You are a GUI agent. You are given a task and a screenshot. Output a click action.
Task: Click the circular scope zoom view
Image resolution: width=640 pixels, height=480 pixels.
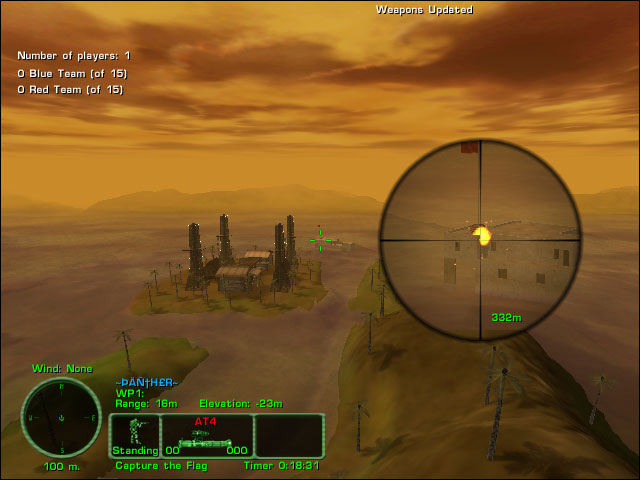[480, 241]
